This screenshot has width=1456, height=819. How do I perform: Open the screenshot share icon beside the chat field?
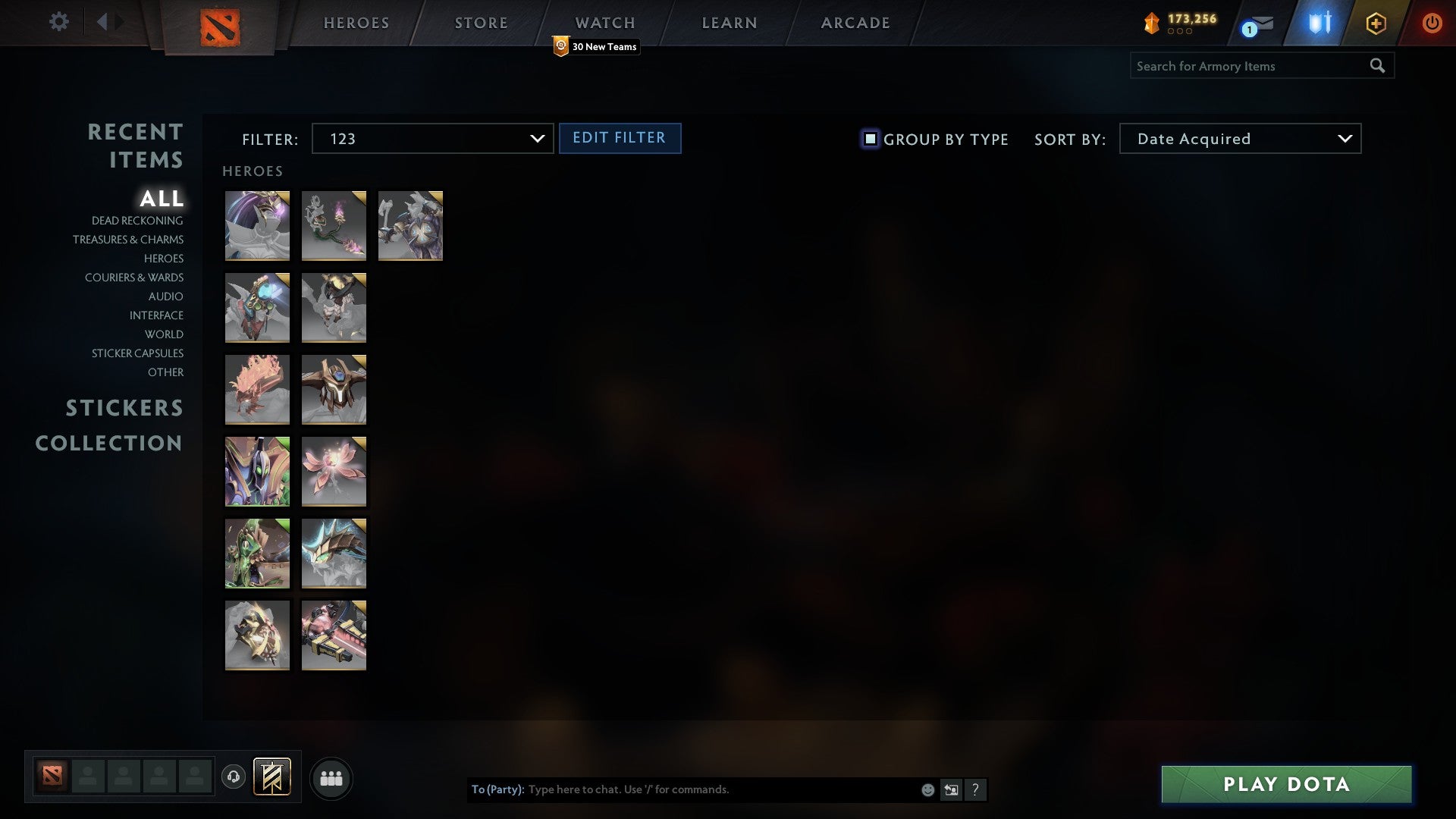pyautogui.click(x=951, y=789)
